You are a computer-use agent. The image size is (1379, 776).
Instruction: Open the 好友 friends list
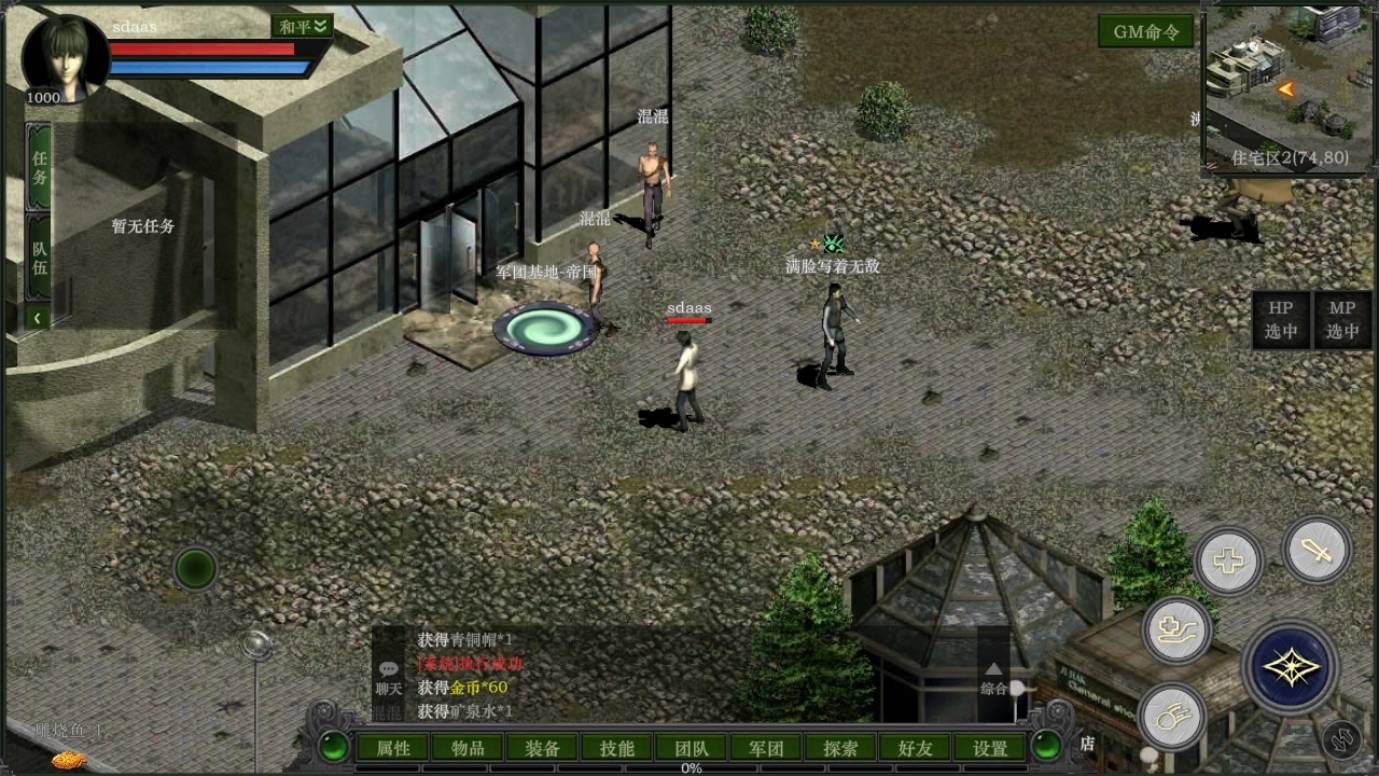click(x=915, y=748)
